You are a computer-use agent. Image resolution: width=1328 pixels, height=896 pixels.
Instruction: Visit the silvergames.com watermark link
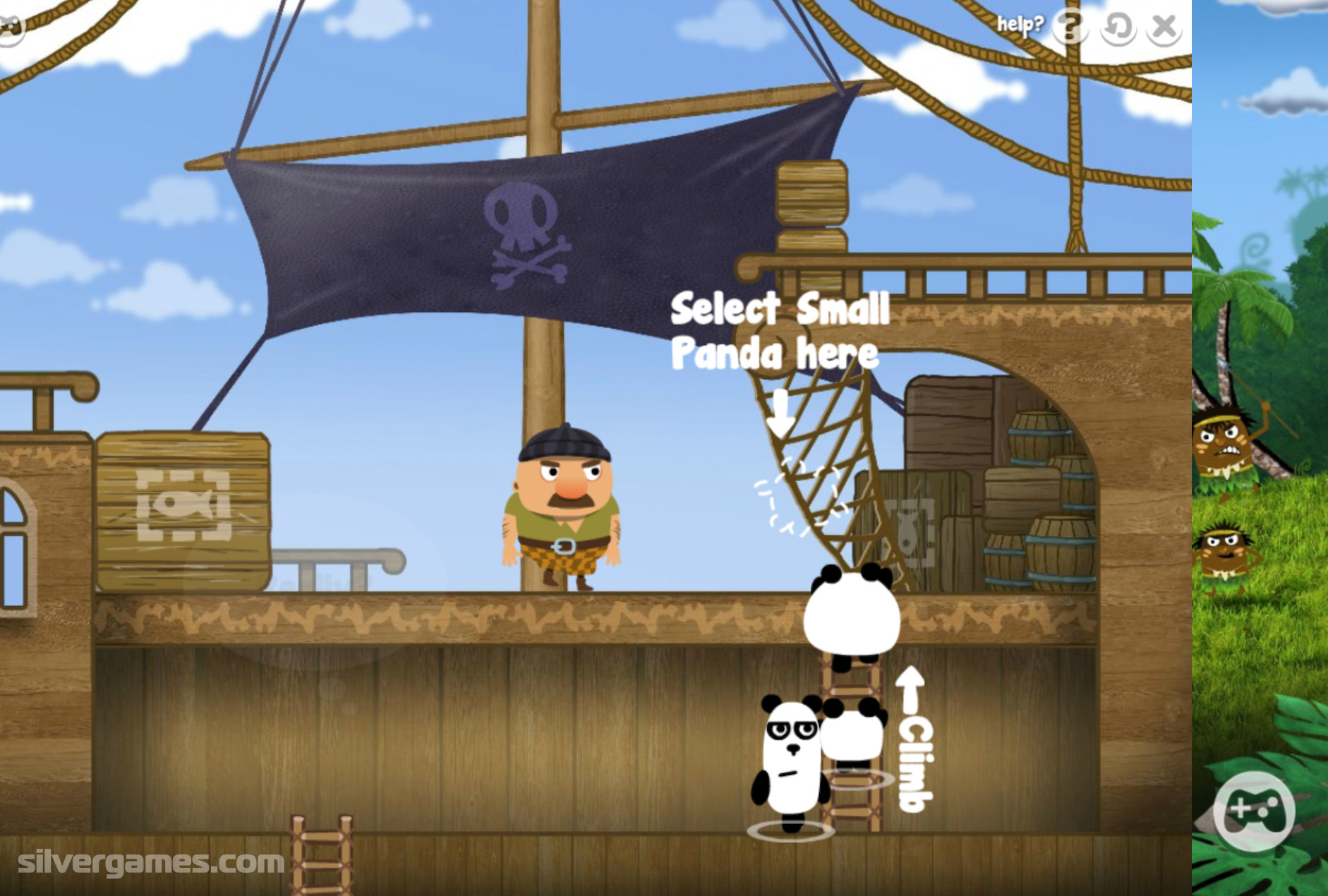tap(151, 862)
